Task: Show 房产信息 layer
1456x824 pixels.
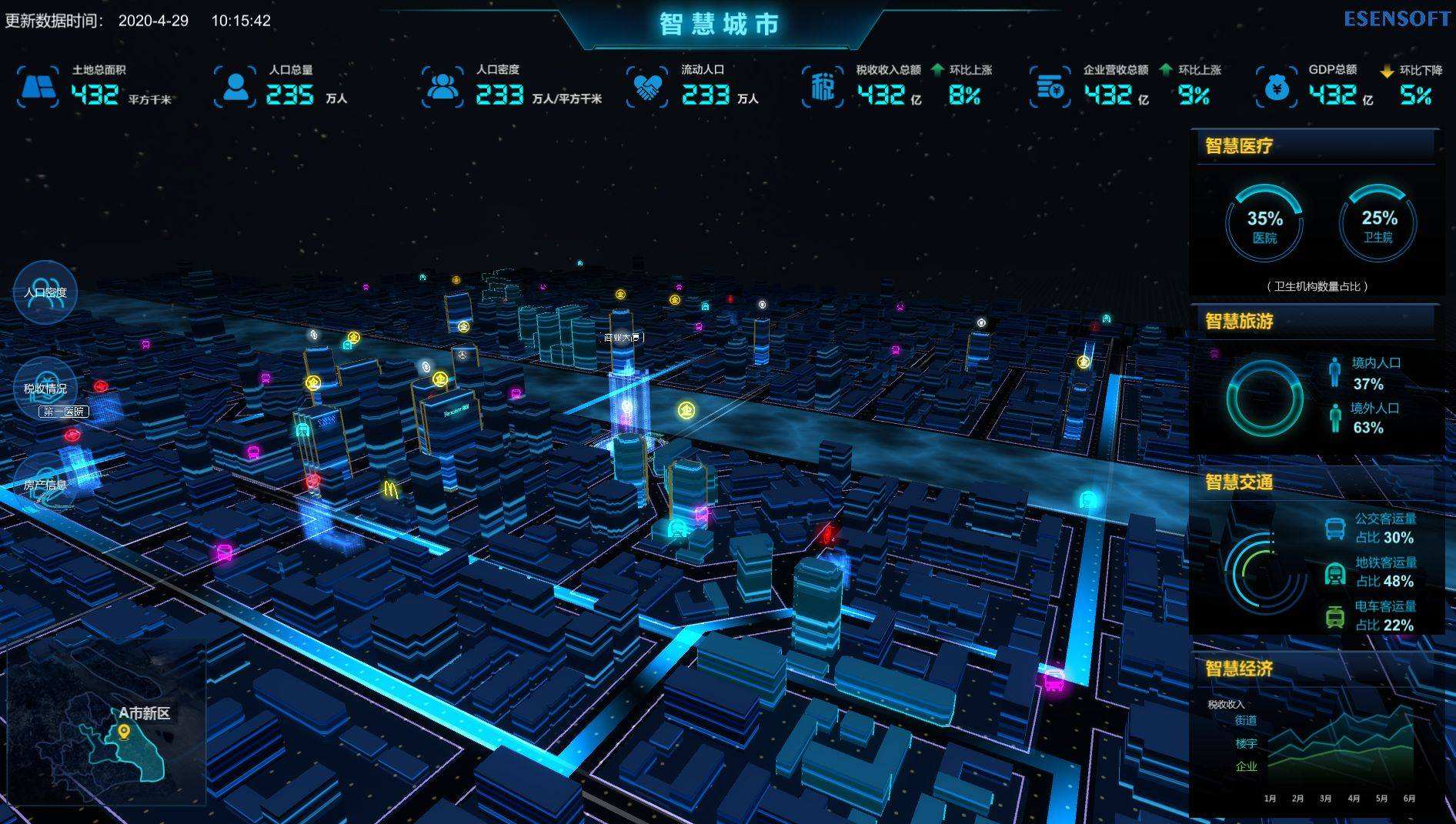Action: pyautogui.click(x=45, y=484)
